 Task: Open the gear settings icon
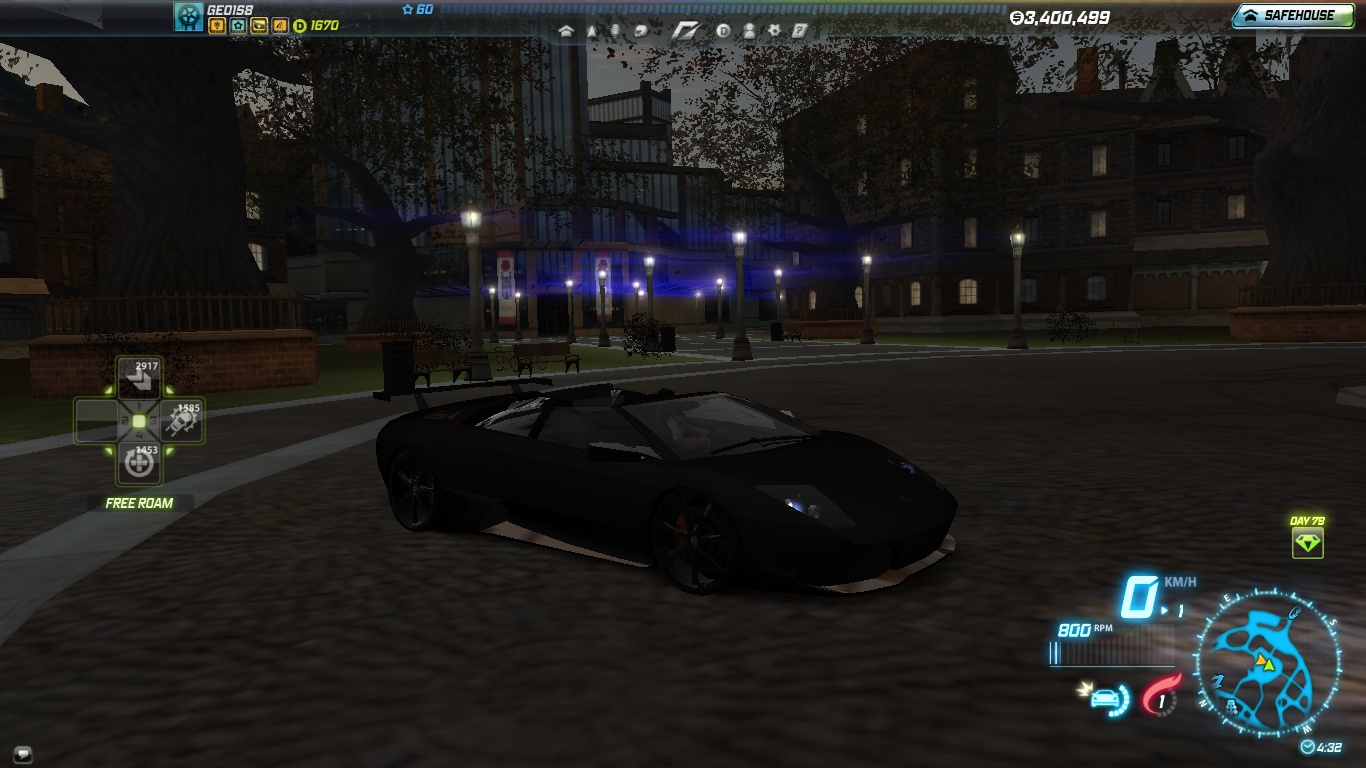[x=773, y=31]
